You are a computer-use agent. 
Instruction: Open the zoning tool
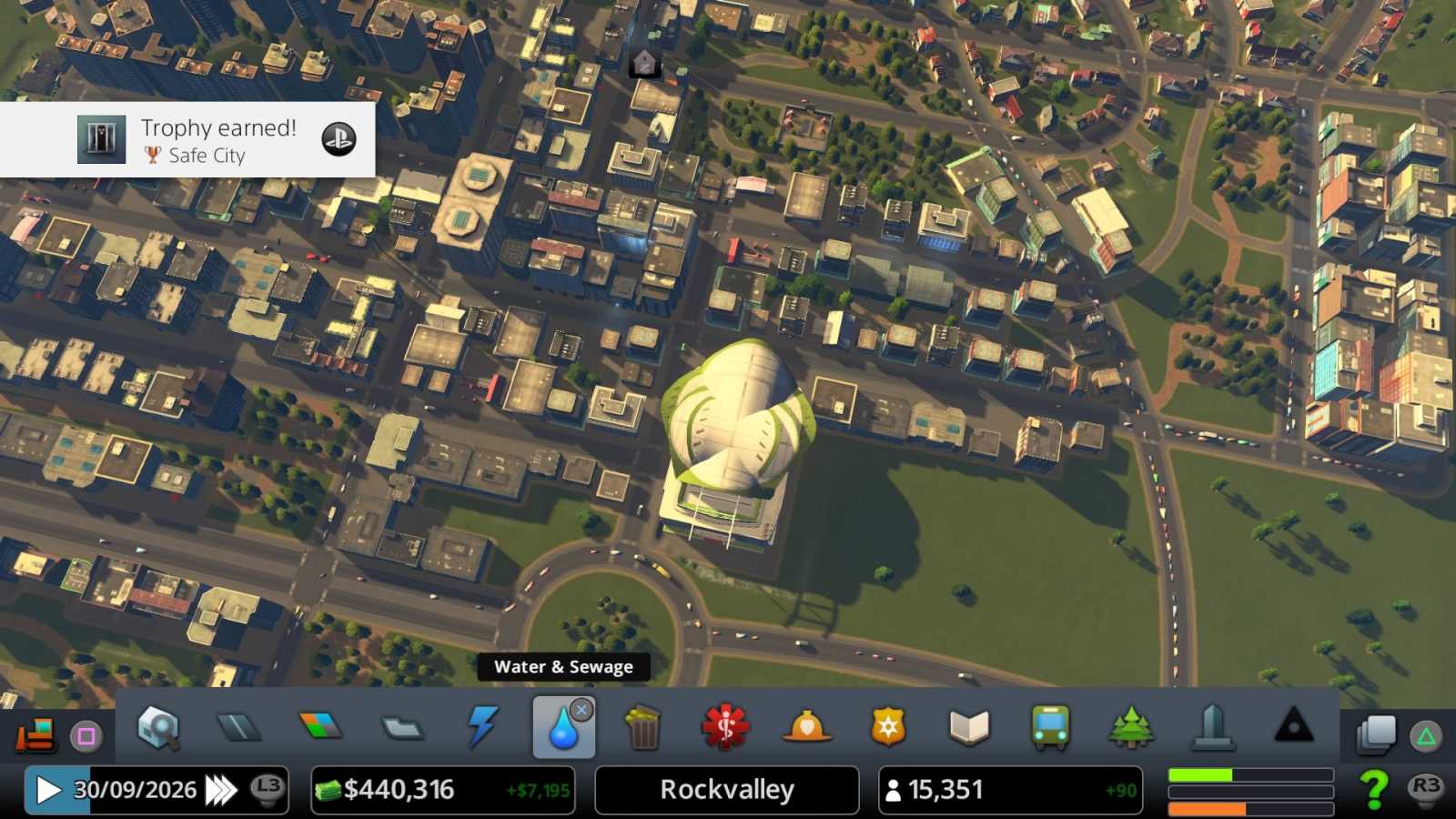coord(320,726)
